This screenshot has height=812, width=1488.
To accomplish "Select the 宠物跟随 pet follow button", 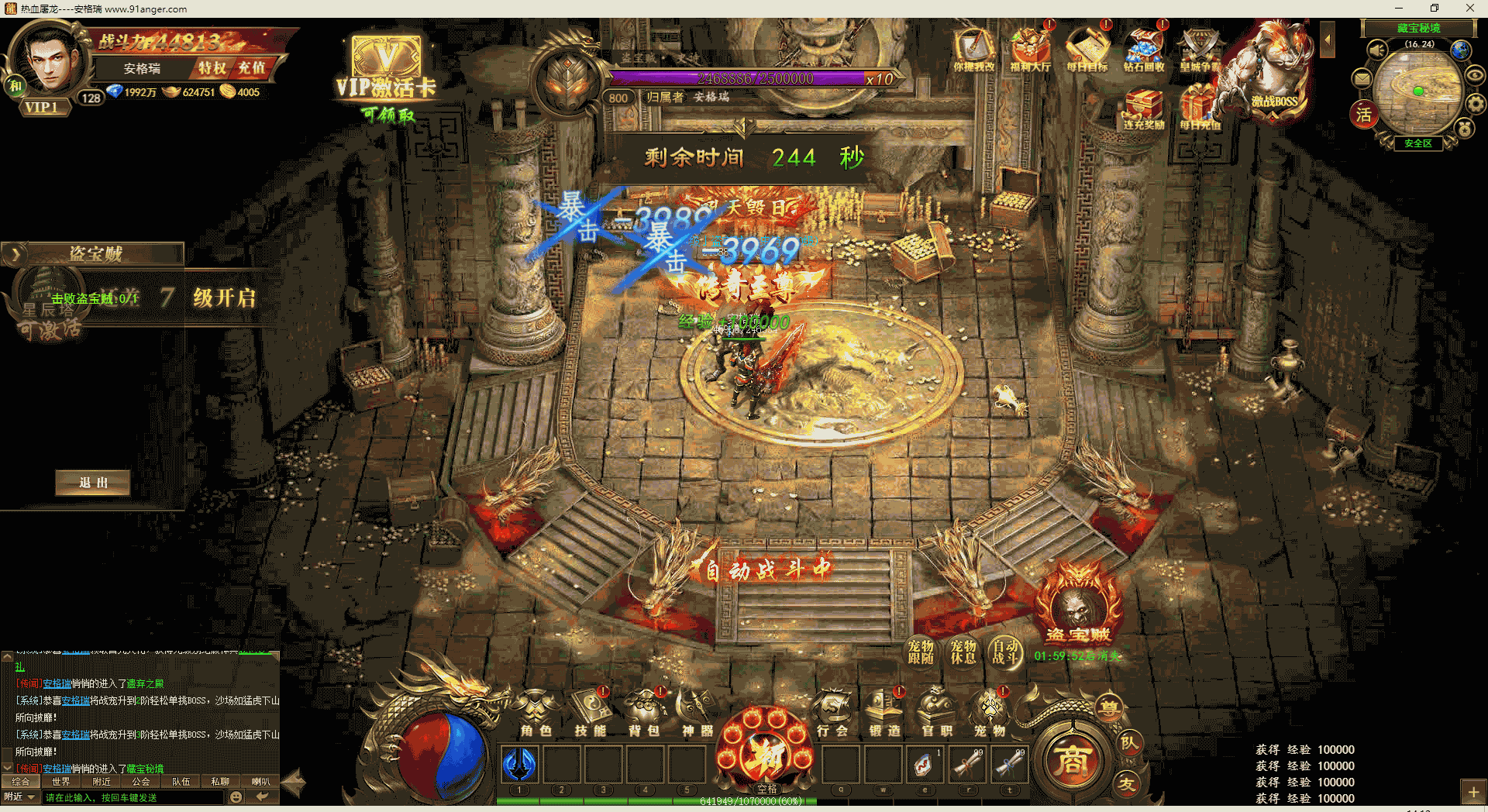I will (x=921, y=652).
